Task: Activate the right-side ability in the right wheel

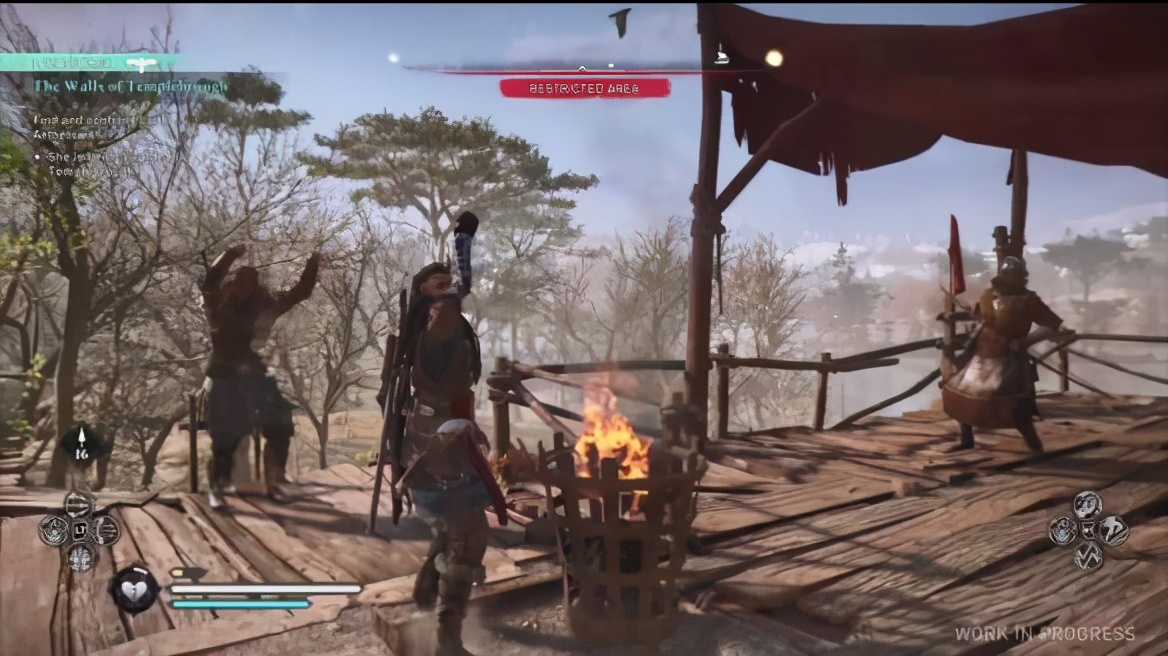Action: click(x=1114, y=530)
